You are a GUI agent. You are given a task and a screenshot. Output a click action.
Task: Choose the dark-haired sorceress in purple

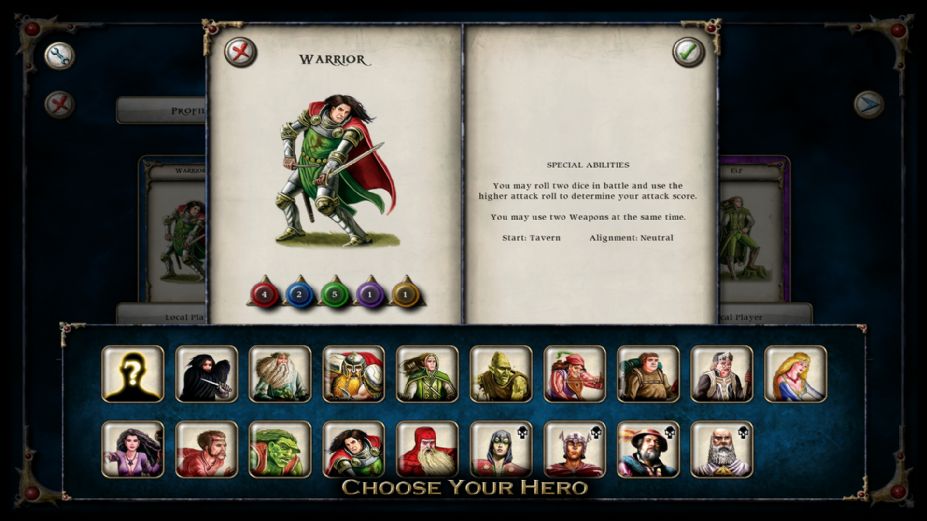click(x=132, y=449)
